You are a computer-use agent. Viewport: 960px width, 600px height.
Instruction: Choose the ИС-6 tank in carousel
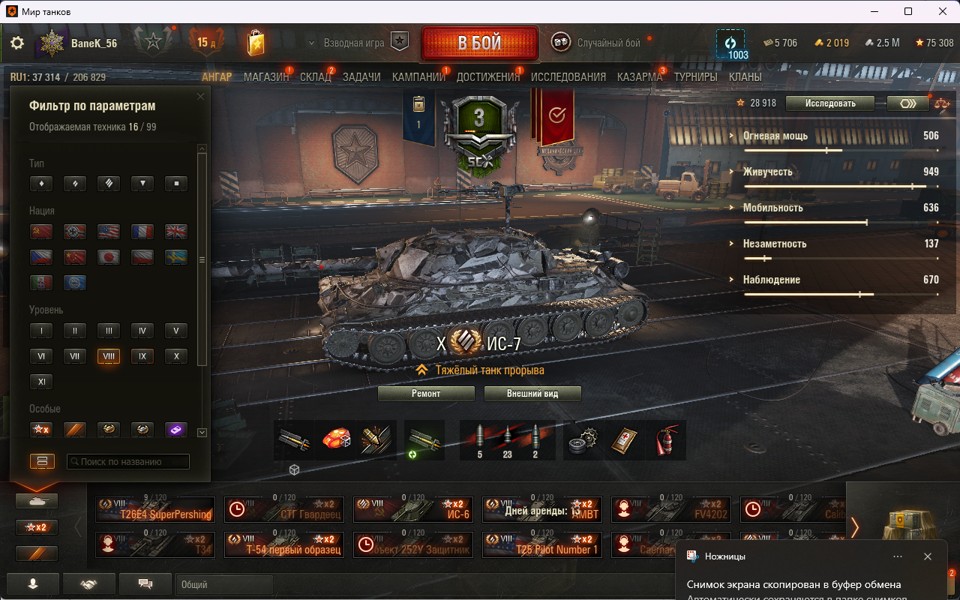pos(413,510)
